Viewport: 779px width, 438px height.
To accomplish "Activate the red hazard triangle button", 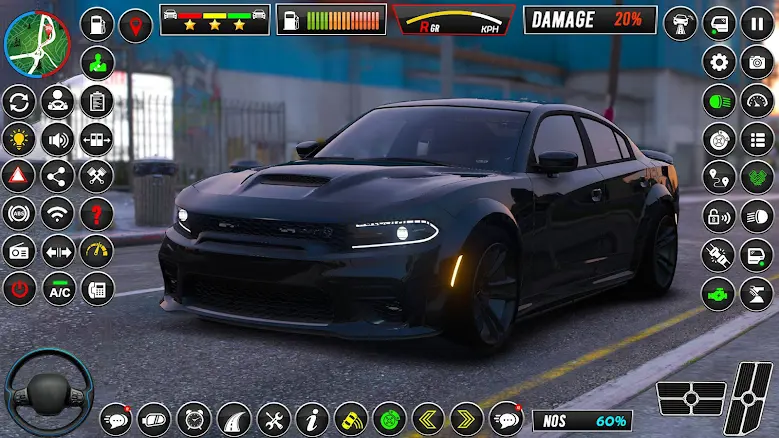I will pos(19,176).
